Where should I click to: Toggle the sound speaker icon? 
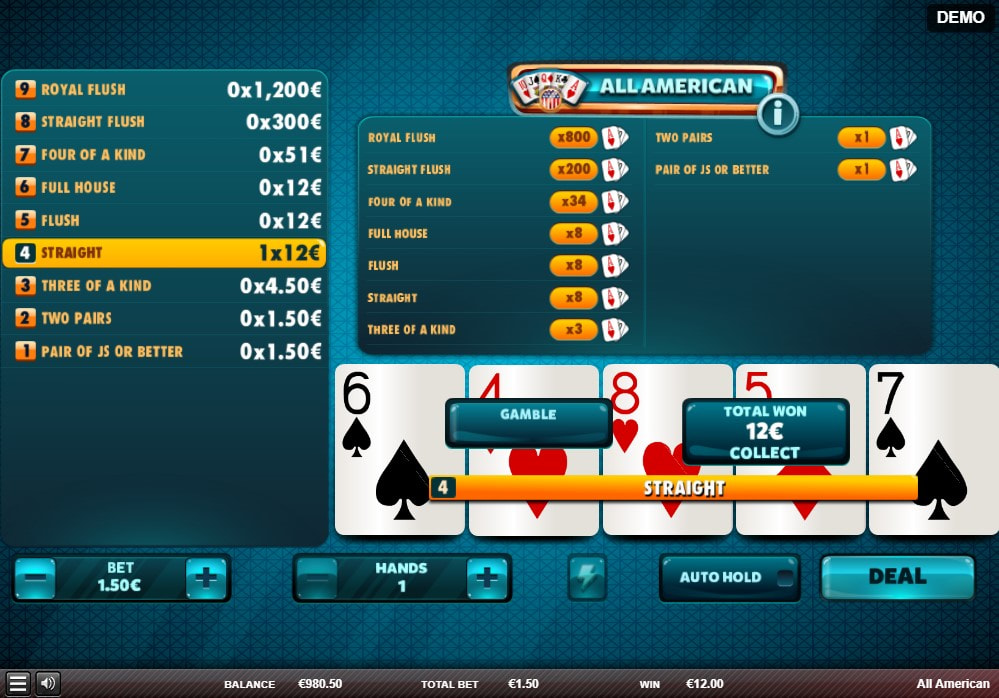(x=47, y=684)
